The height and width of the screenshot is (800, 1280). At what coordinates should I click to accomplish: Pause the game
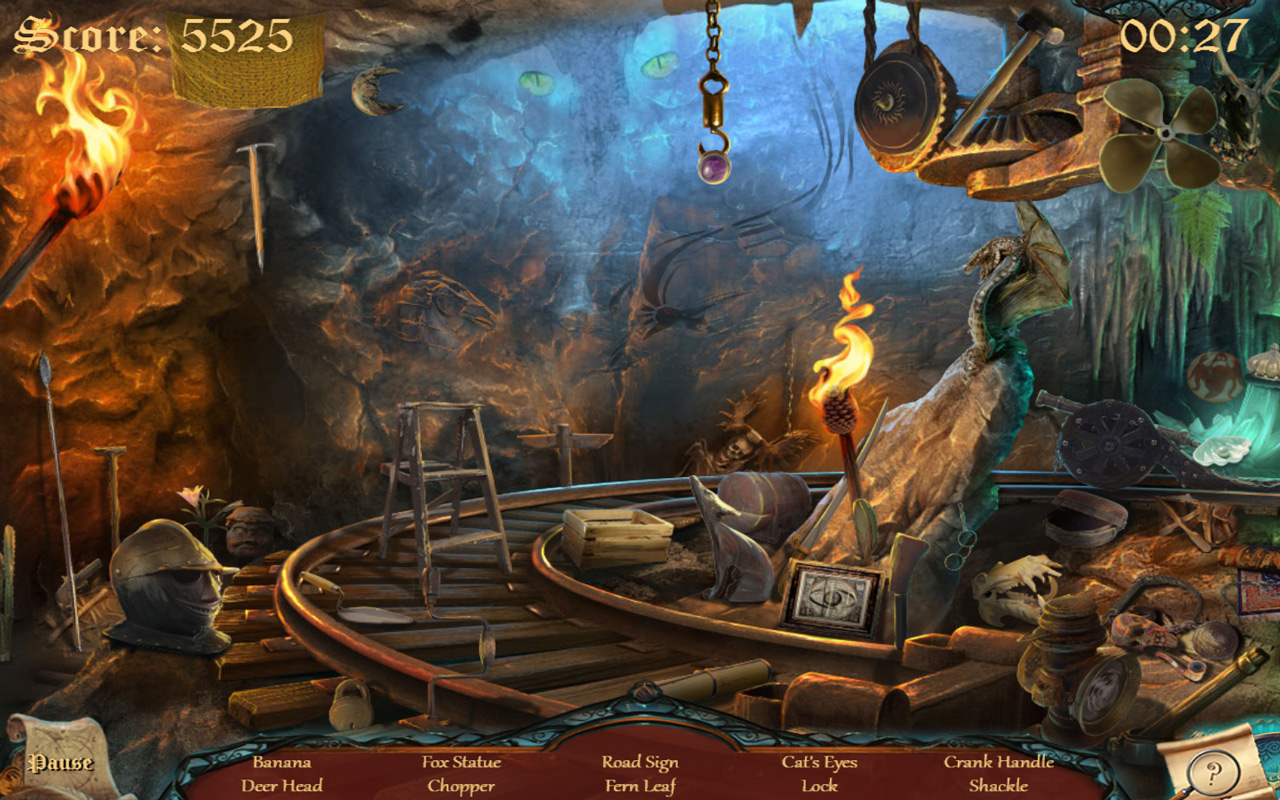pos(60,763)
